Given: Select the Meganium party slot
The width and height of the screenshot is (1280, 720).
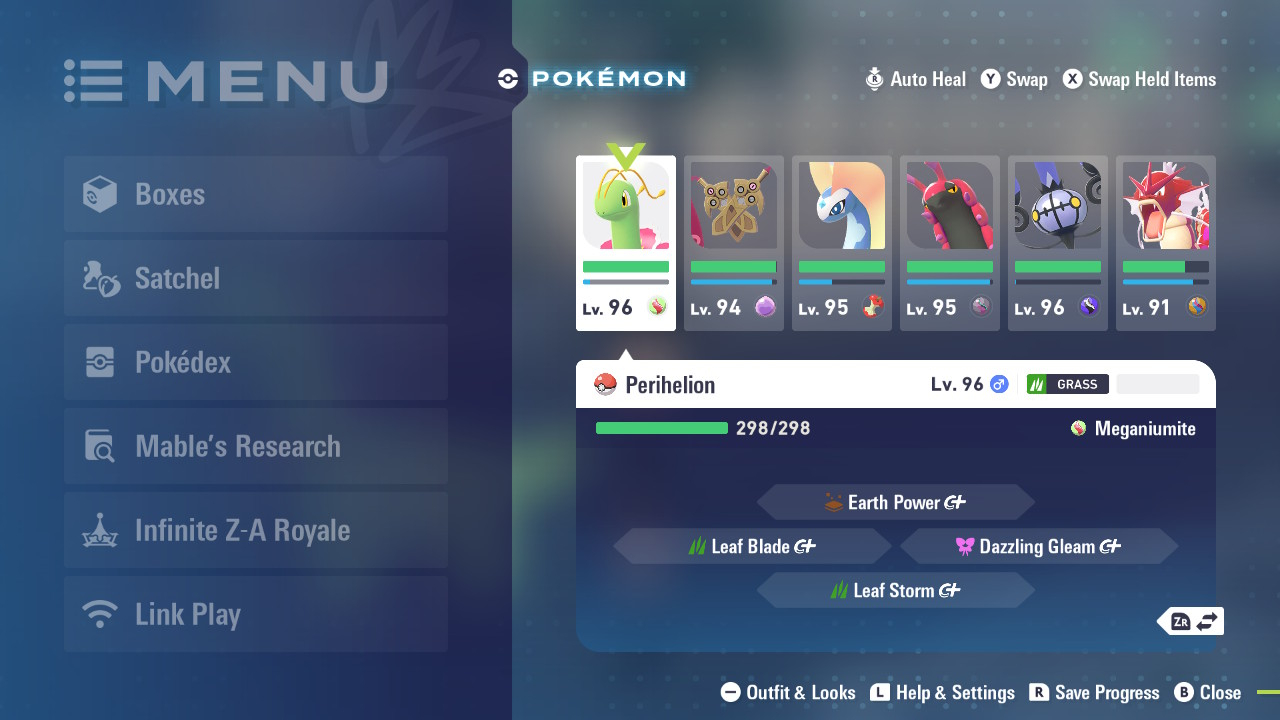Looking at the screenshot, I should [626, 243].
